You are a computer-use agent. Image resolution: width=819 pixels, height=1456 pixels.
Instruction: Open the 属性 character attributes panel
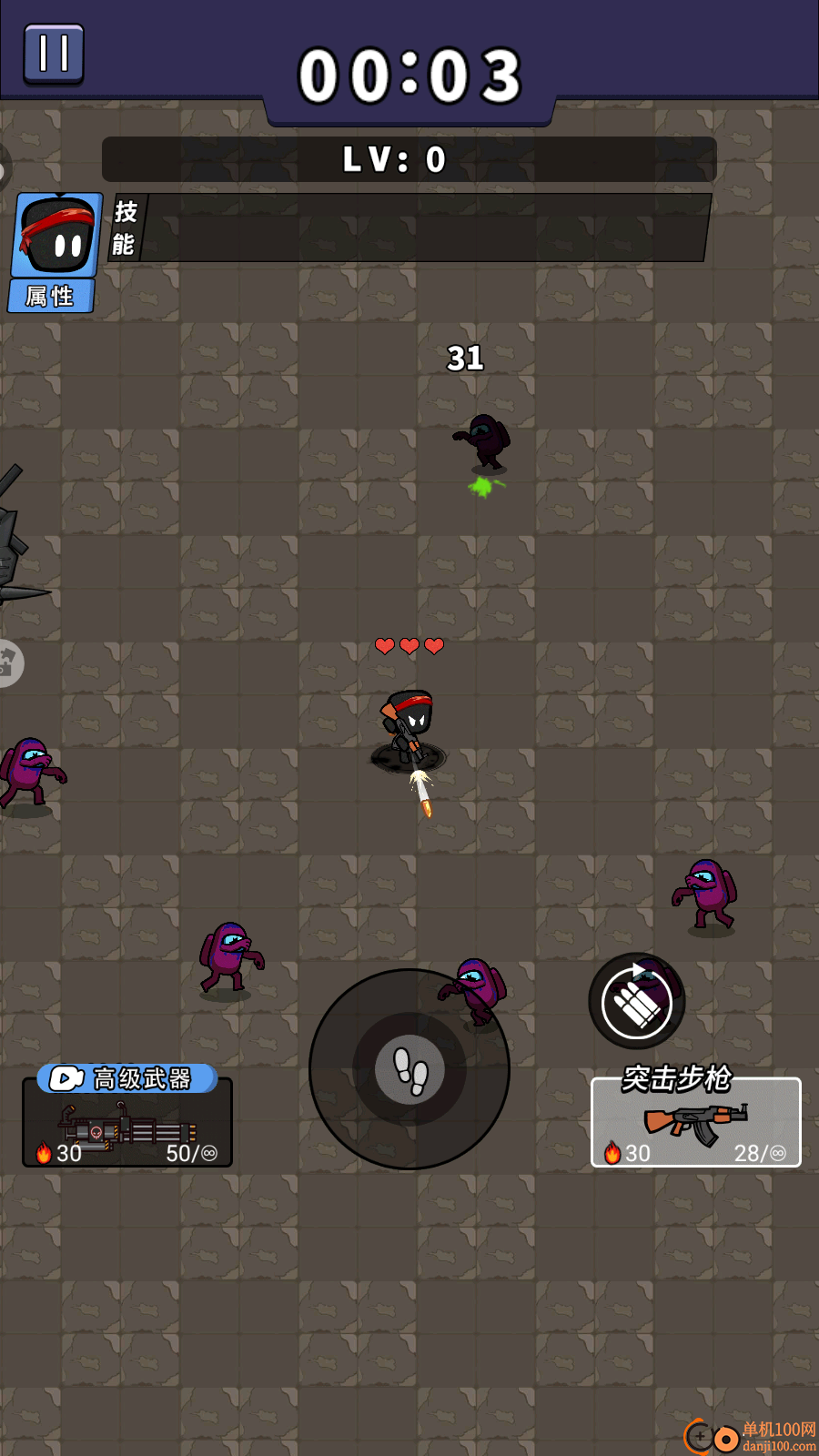click(x=51, y=296)
